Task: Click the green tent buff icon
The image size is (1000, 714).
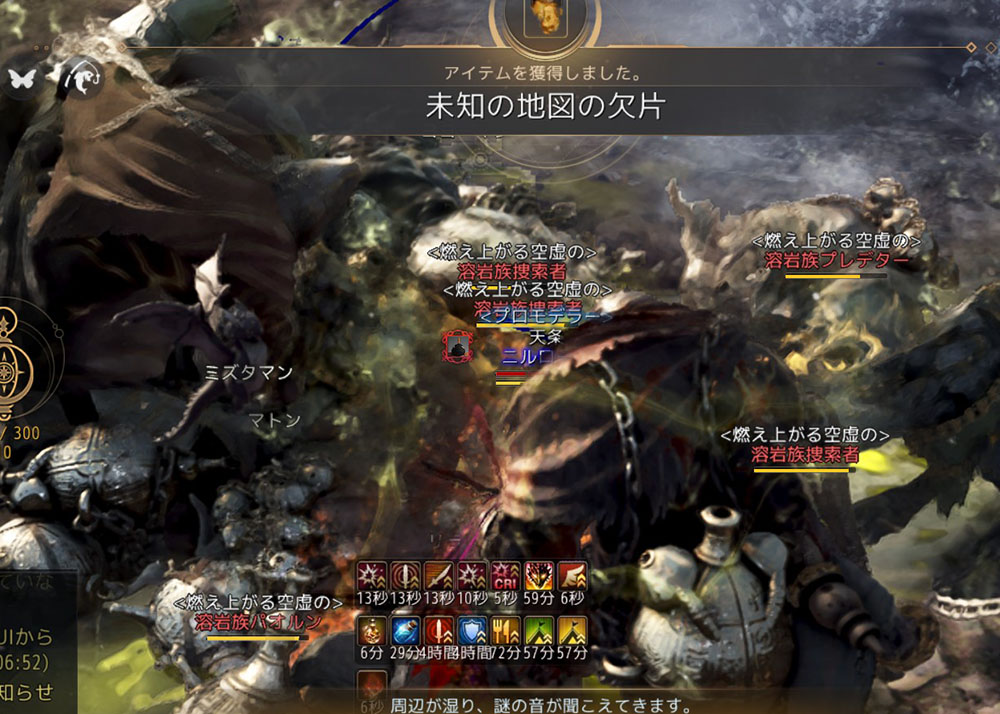Action: pos(539,631)
